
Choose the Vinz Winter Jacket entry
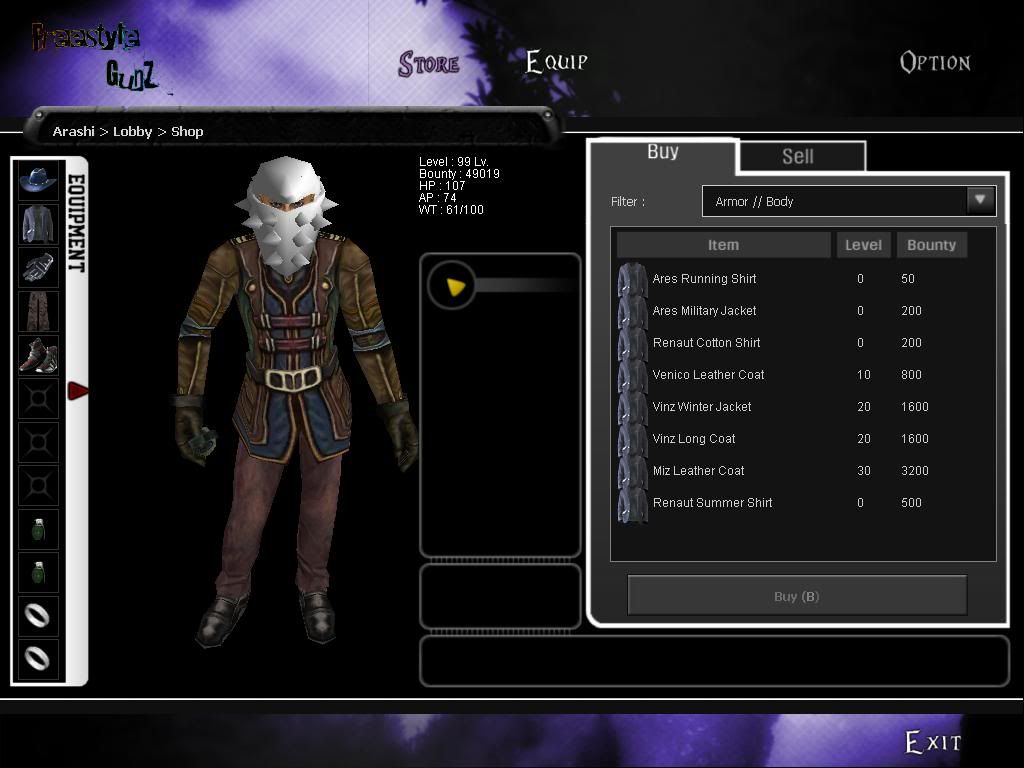pos(702,407)
